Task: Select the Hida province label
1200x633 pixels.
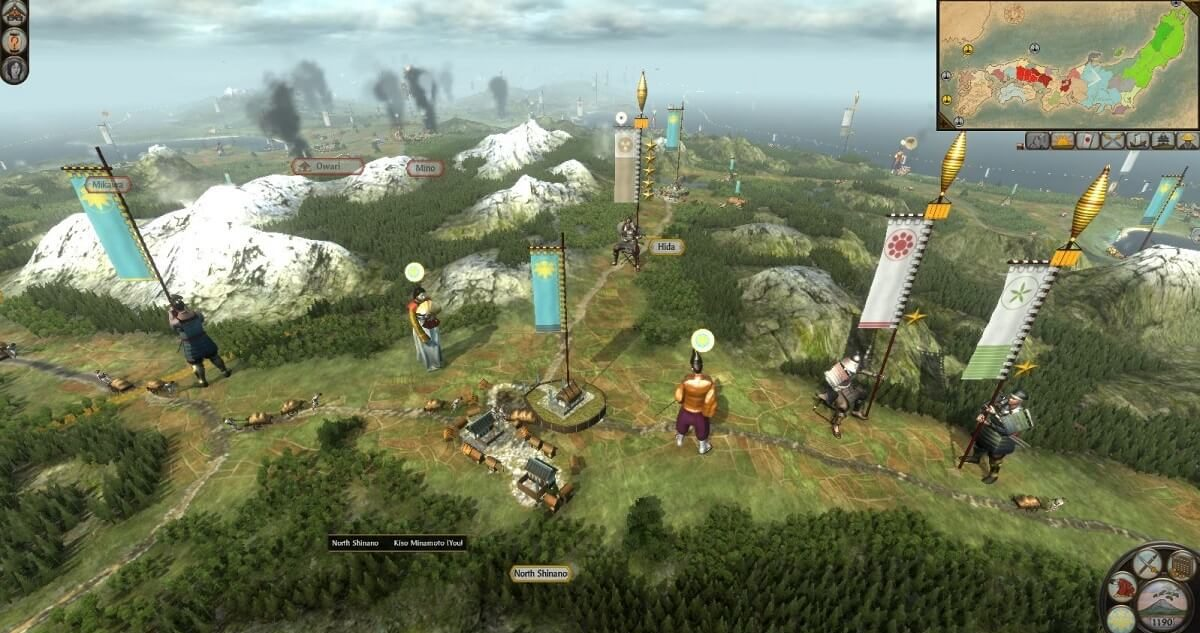Action: (x=665, y=246)
